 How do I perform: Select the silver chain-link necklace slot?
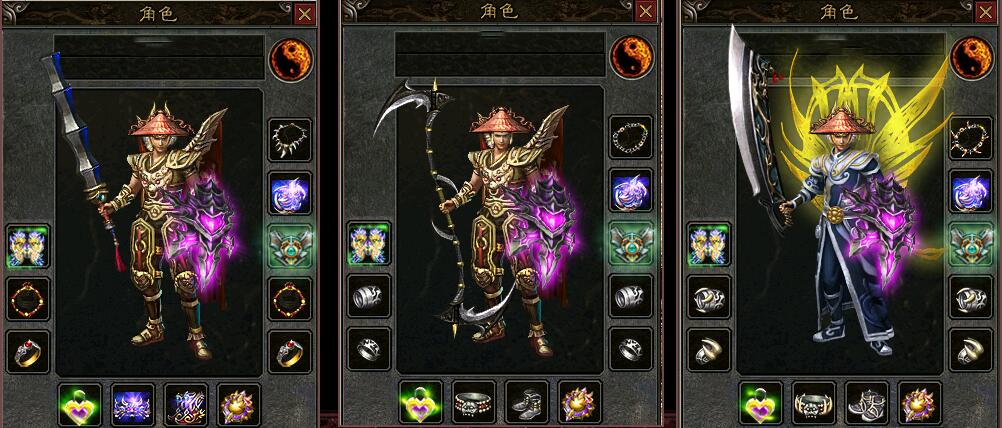click(x=631, y=137)
